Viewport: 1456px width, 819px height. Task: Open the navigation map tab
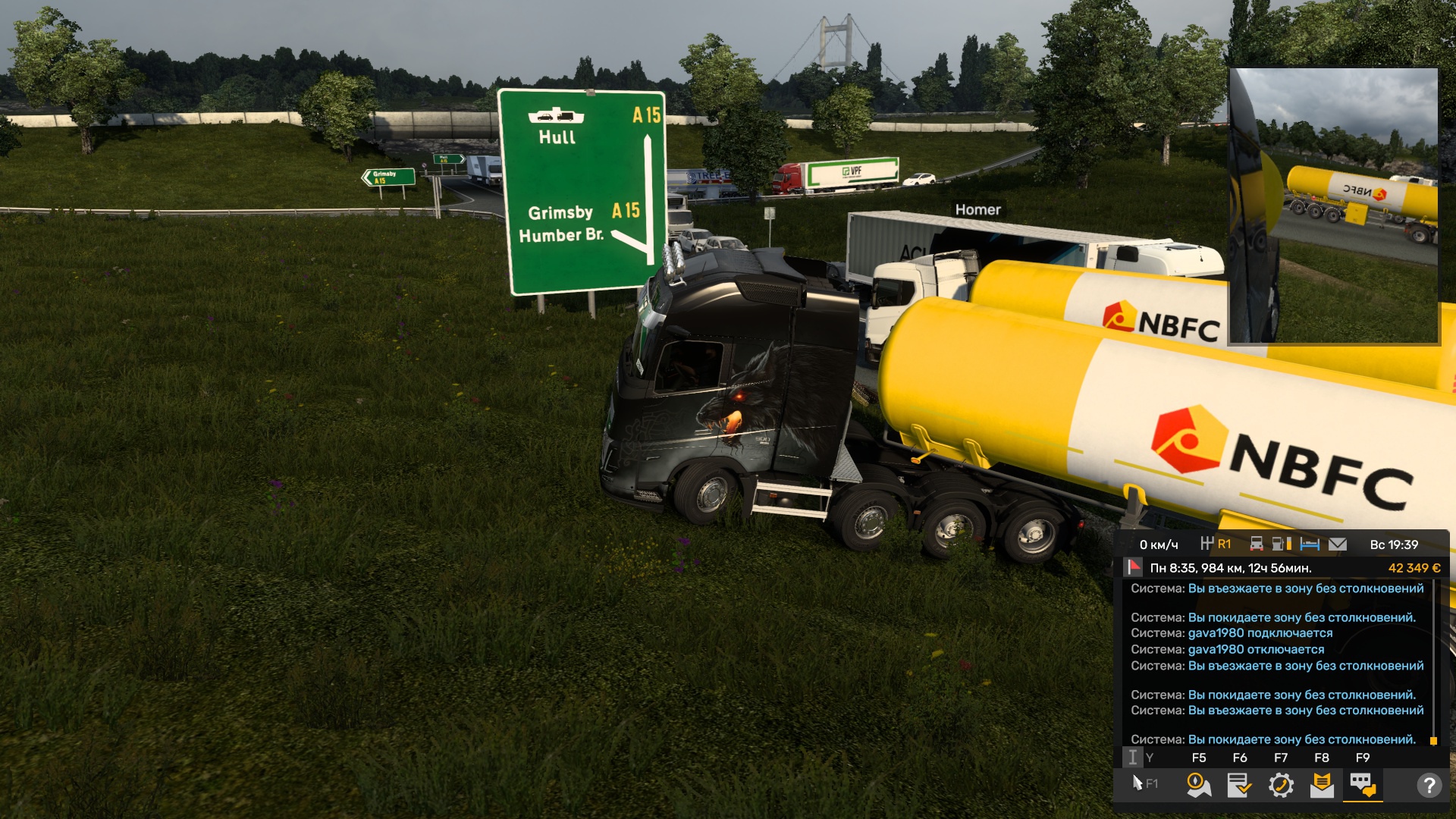pyautogui.click(x=1199, y=785)
